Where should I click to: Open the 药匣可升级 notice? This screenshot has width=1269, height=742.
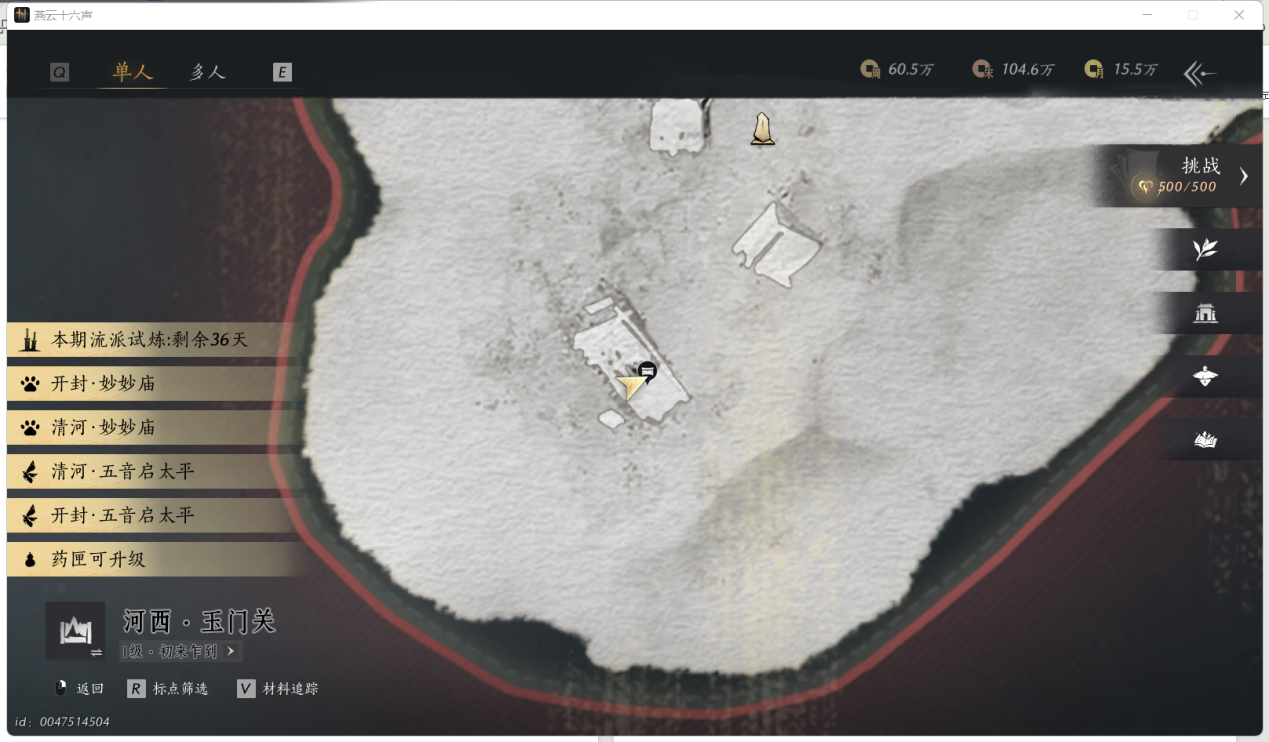pyautogui.click(x=100, y=559)
